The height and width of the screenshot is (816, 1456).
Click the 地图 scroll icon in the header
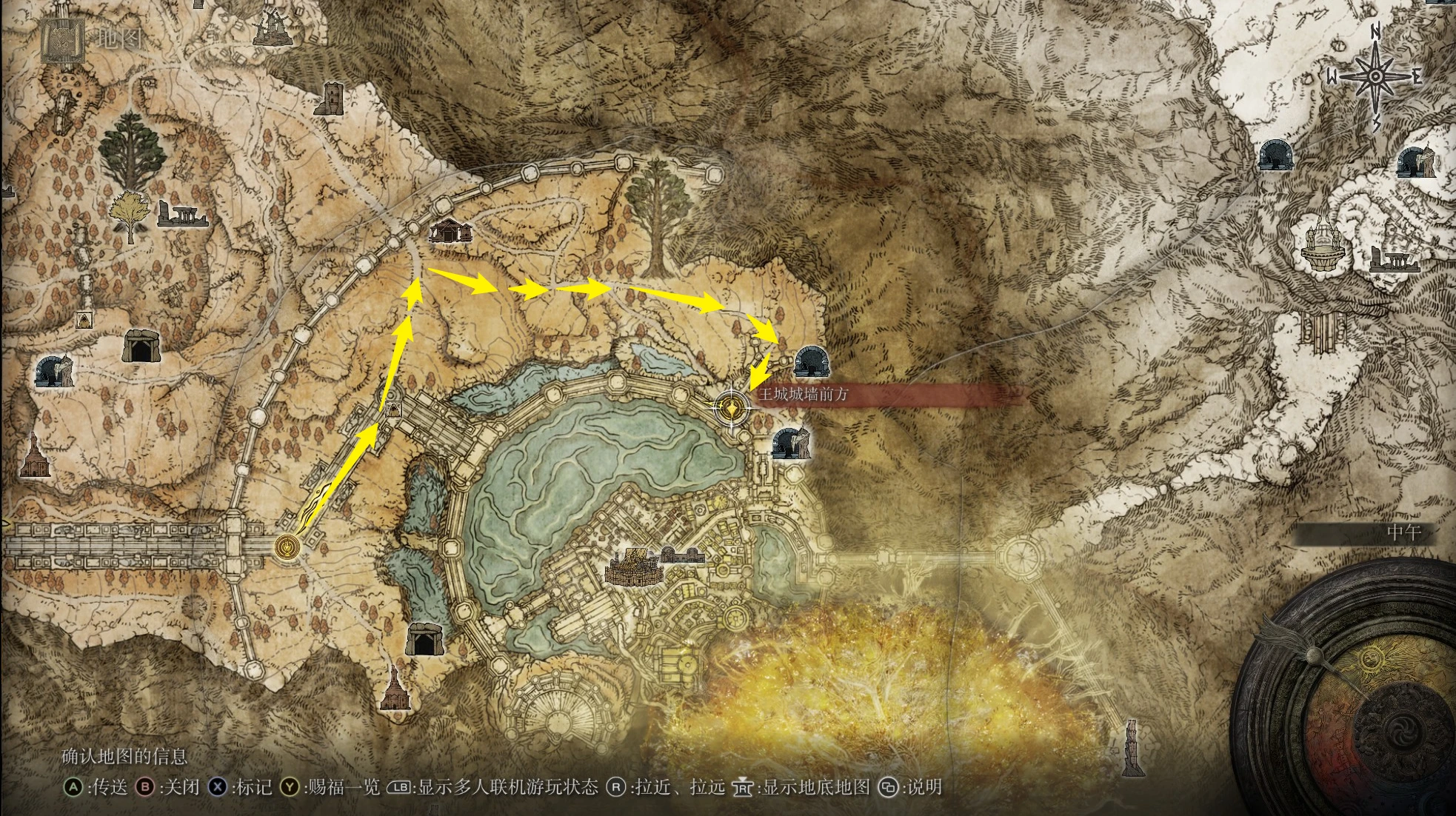pyautogui.click(x=56, y=39)
